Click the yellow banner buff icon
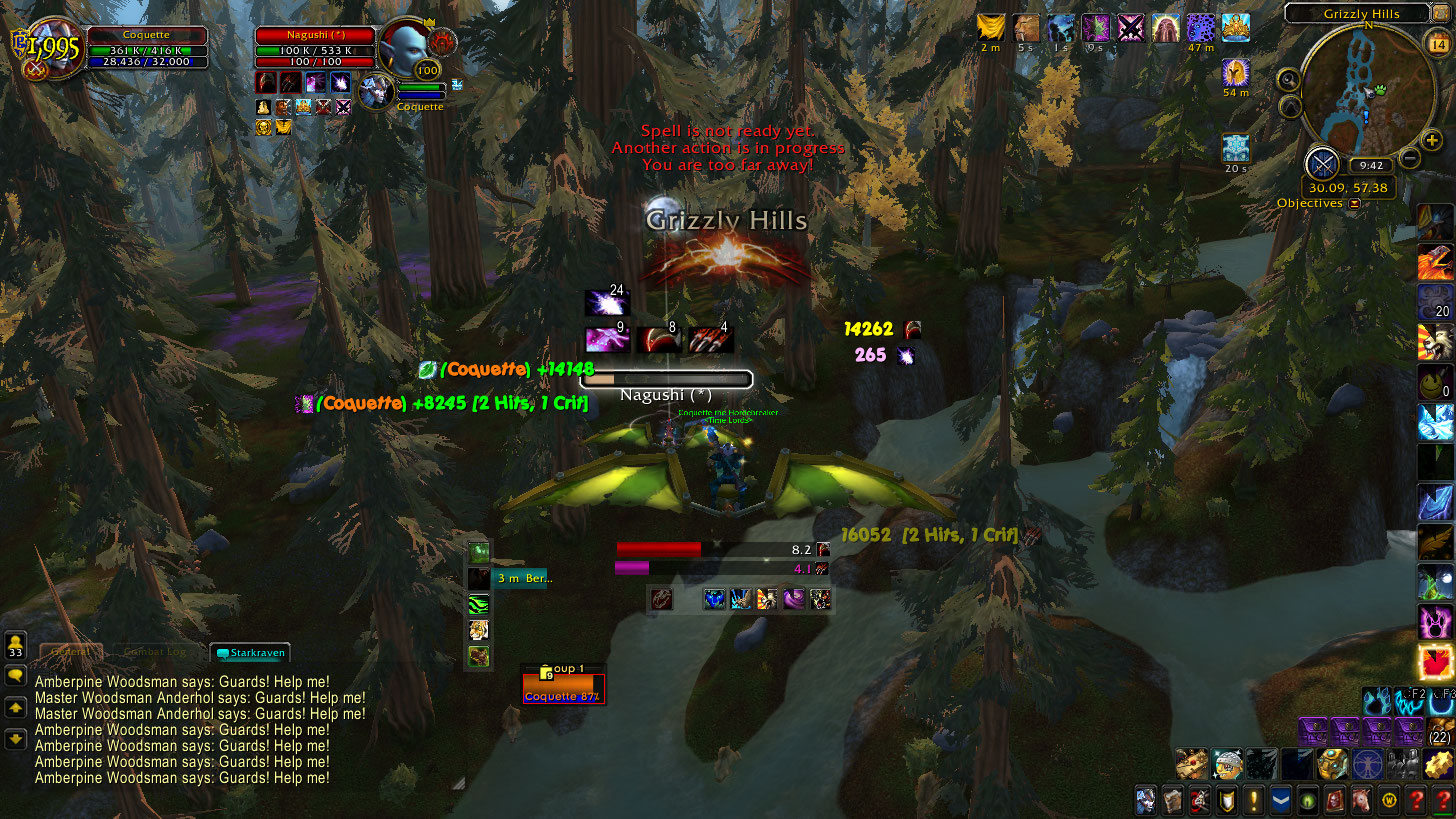 [991, 27]
